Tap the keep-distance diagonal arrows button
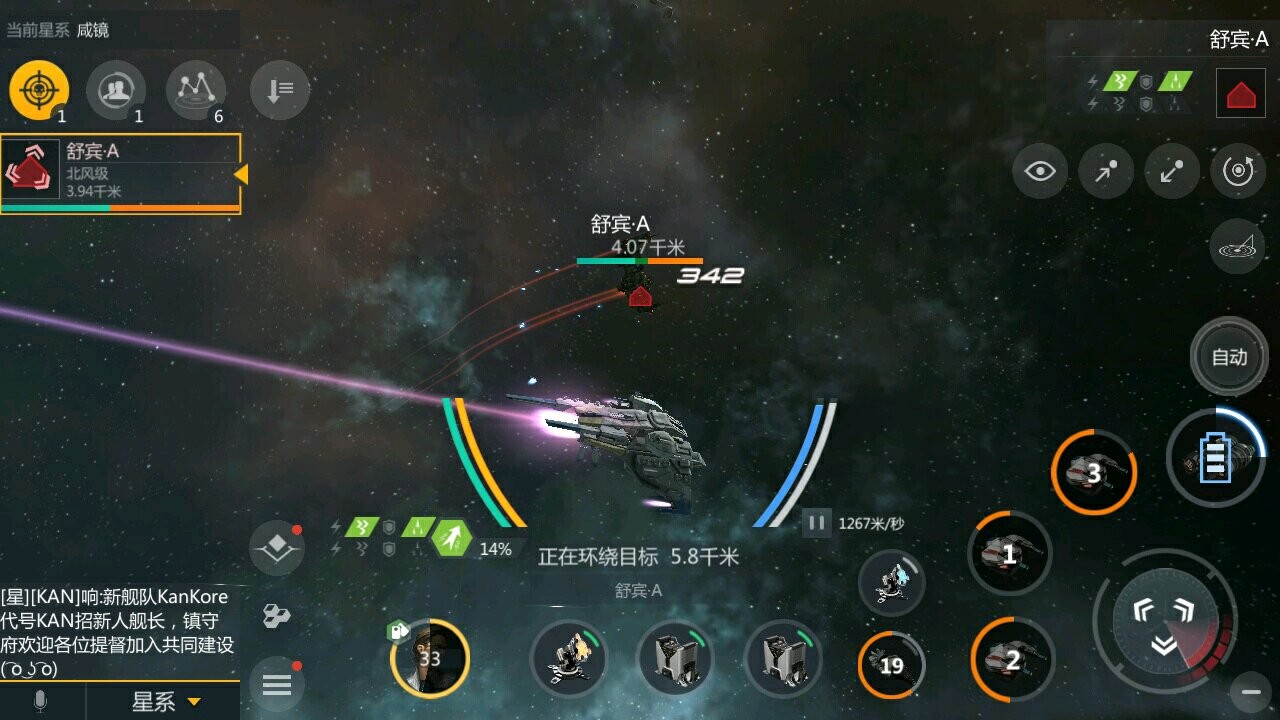The width and height of the screenshot is (1280, 720). pyautogui.click(x=1172, y=172)
